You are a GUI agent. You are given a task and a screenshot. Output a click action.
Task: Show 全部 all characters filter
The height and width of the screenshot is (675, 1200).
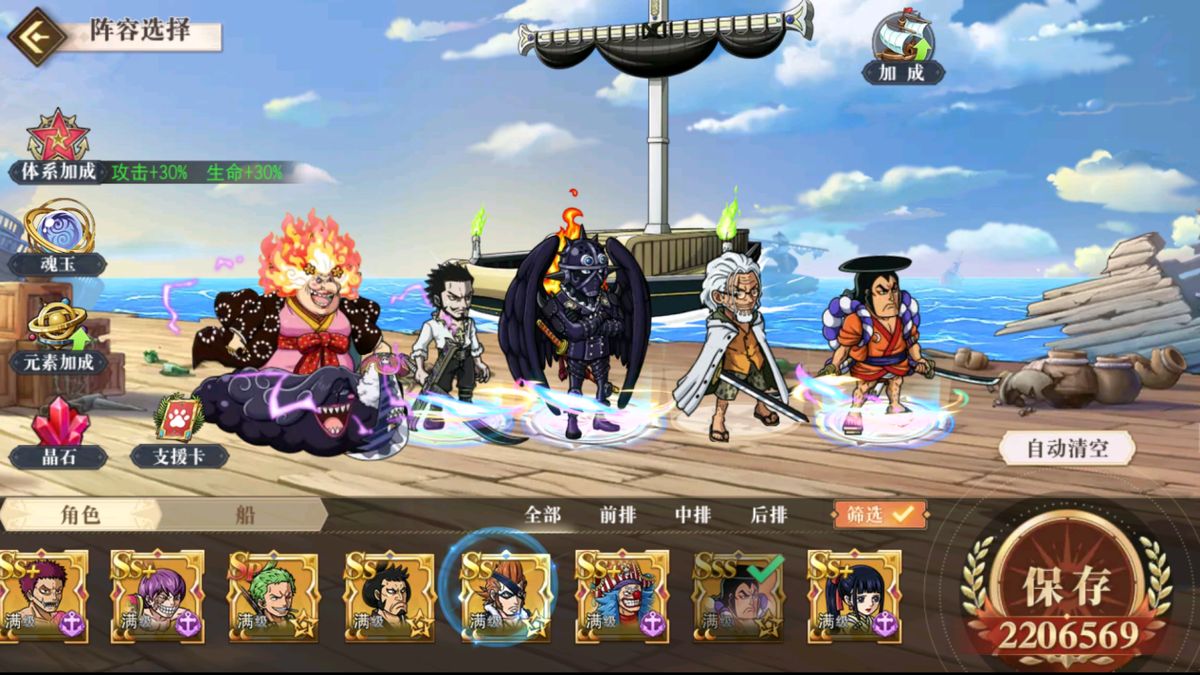(543, 515)
